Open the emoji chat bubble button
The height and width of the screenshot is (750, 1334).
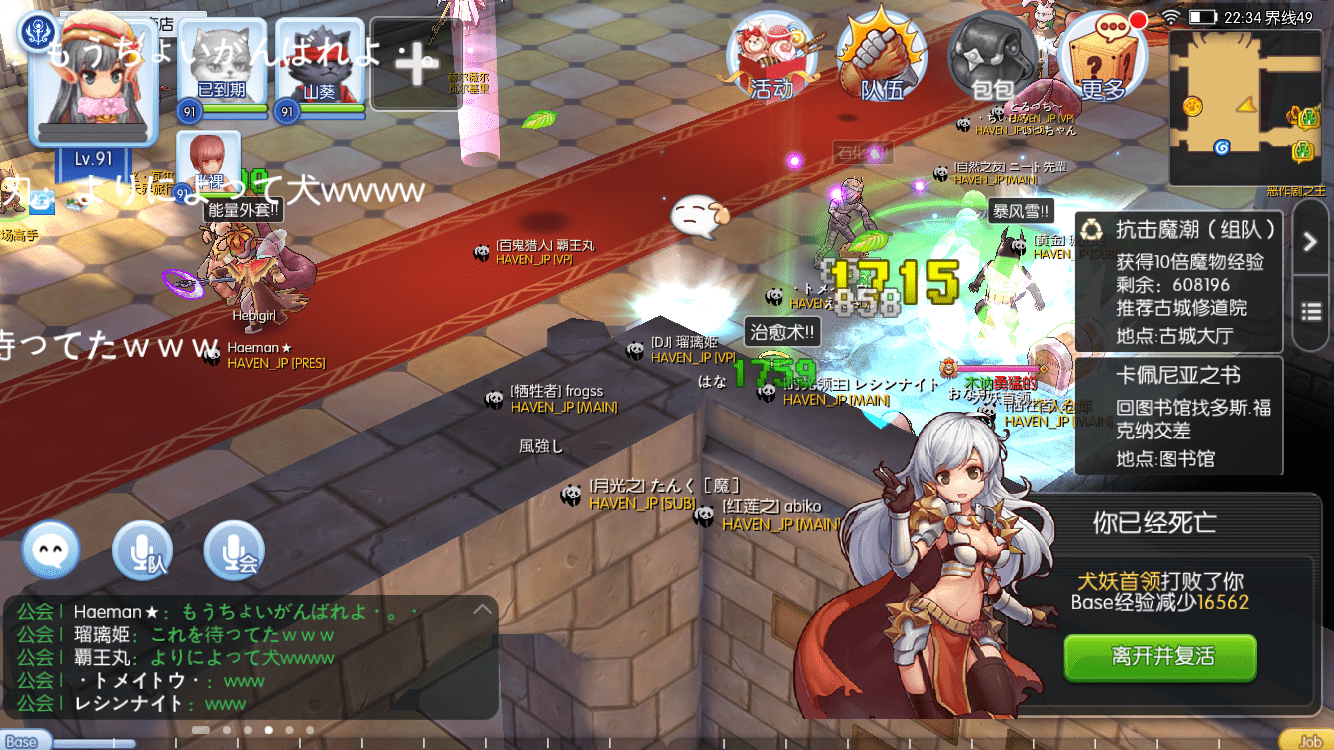pos(51,550)
